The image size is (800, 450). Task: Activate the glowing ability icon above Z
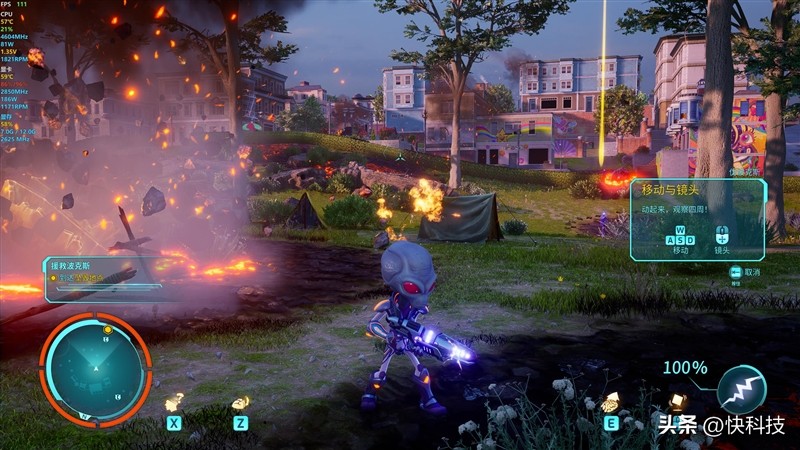240,403
